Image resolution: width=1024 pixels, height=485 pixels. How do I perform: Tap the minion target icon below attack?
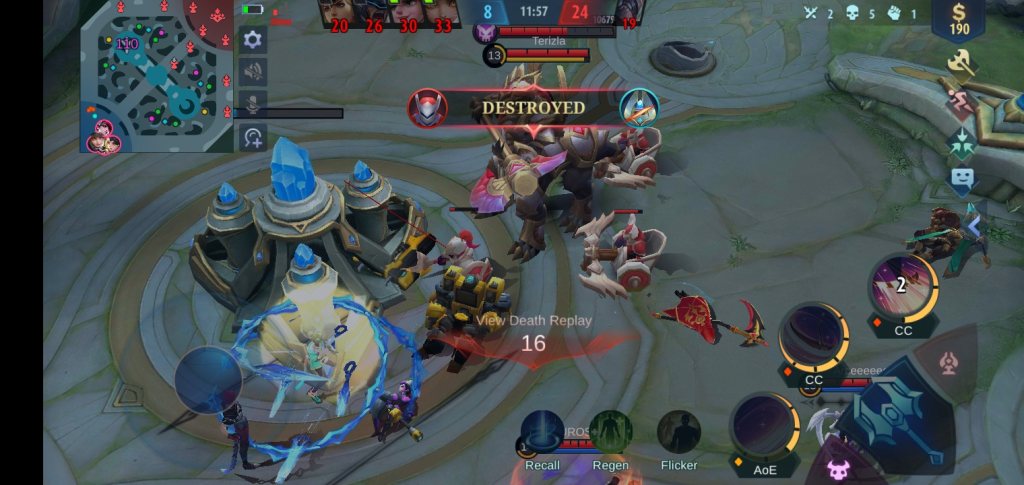point(834,466)
